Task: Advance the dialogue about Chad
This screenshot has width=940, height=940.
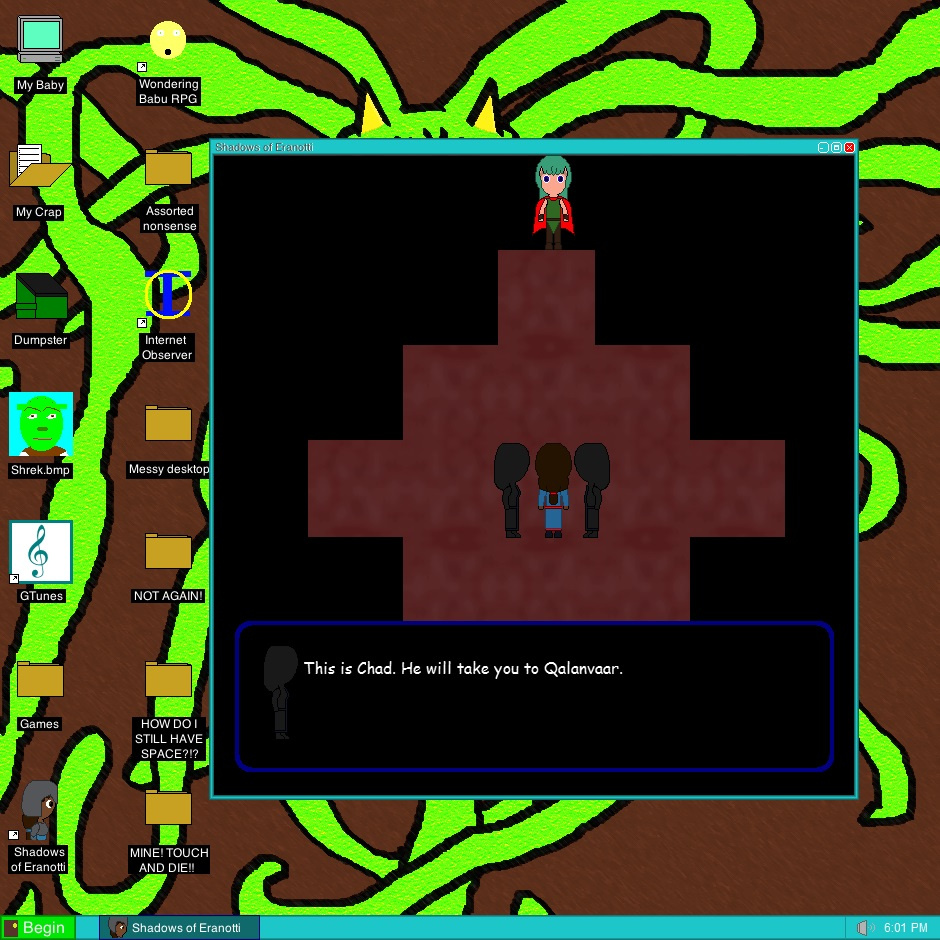Action: [534, 696]
